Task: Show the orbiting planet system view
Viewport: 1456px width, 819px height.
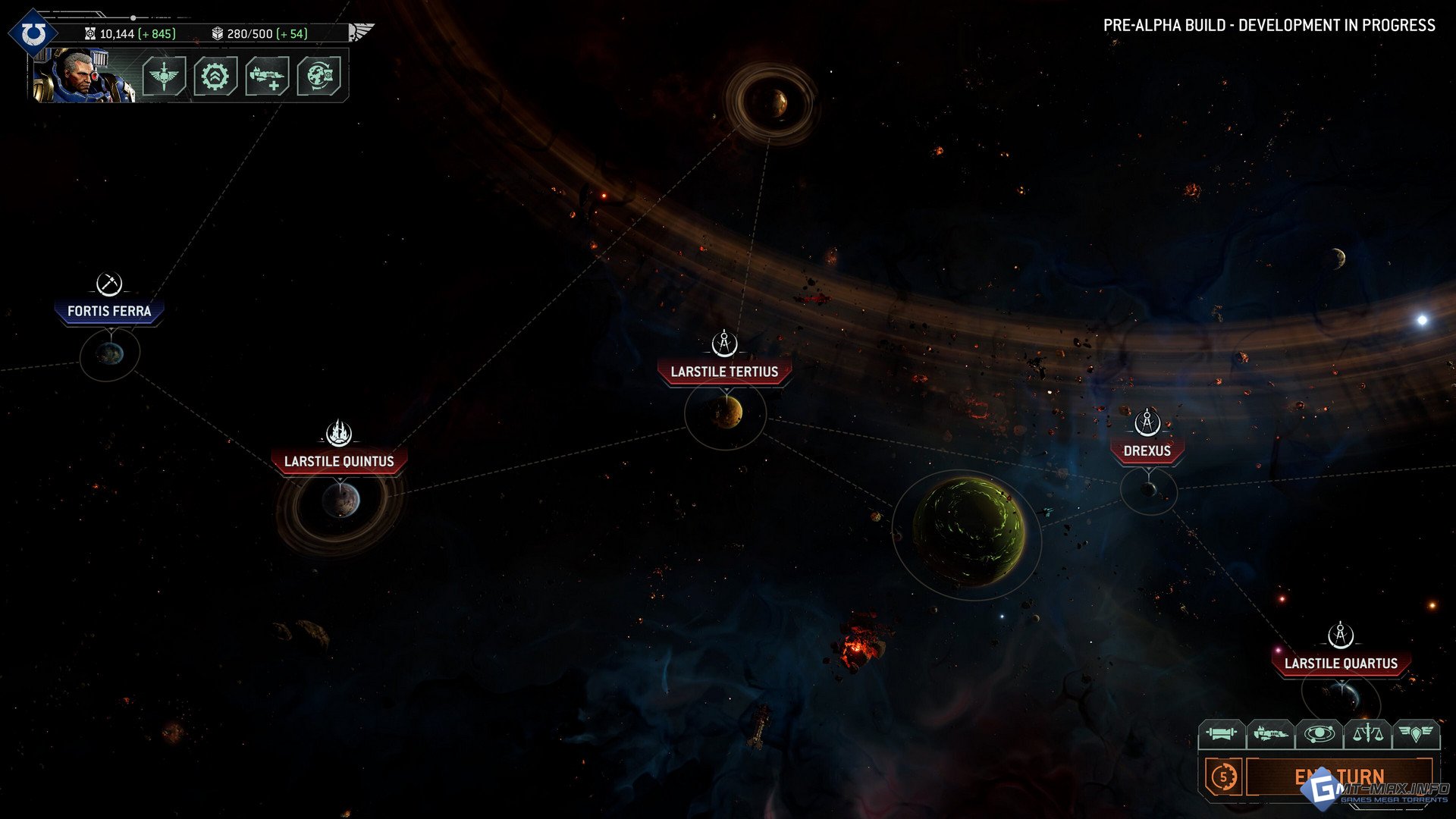Action: (x=1319, y=733)
